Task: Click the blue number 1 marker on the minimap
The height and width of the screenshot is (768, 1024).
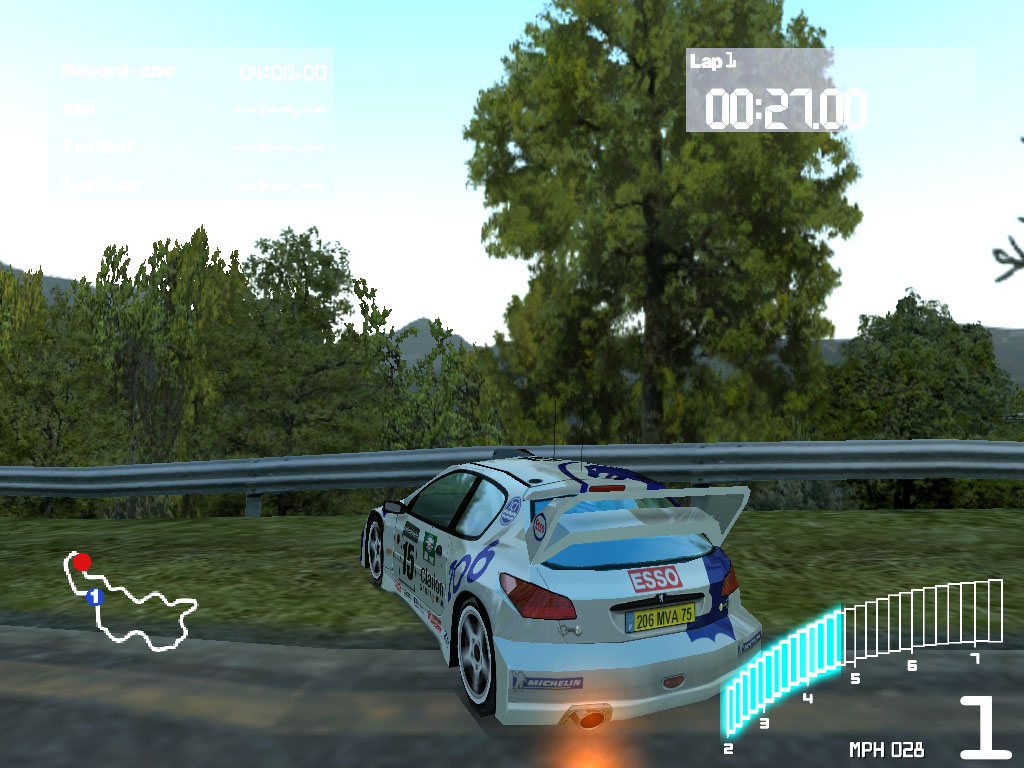Action: [x=95, y=597]
